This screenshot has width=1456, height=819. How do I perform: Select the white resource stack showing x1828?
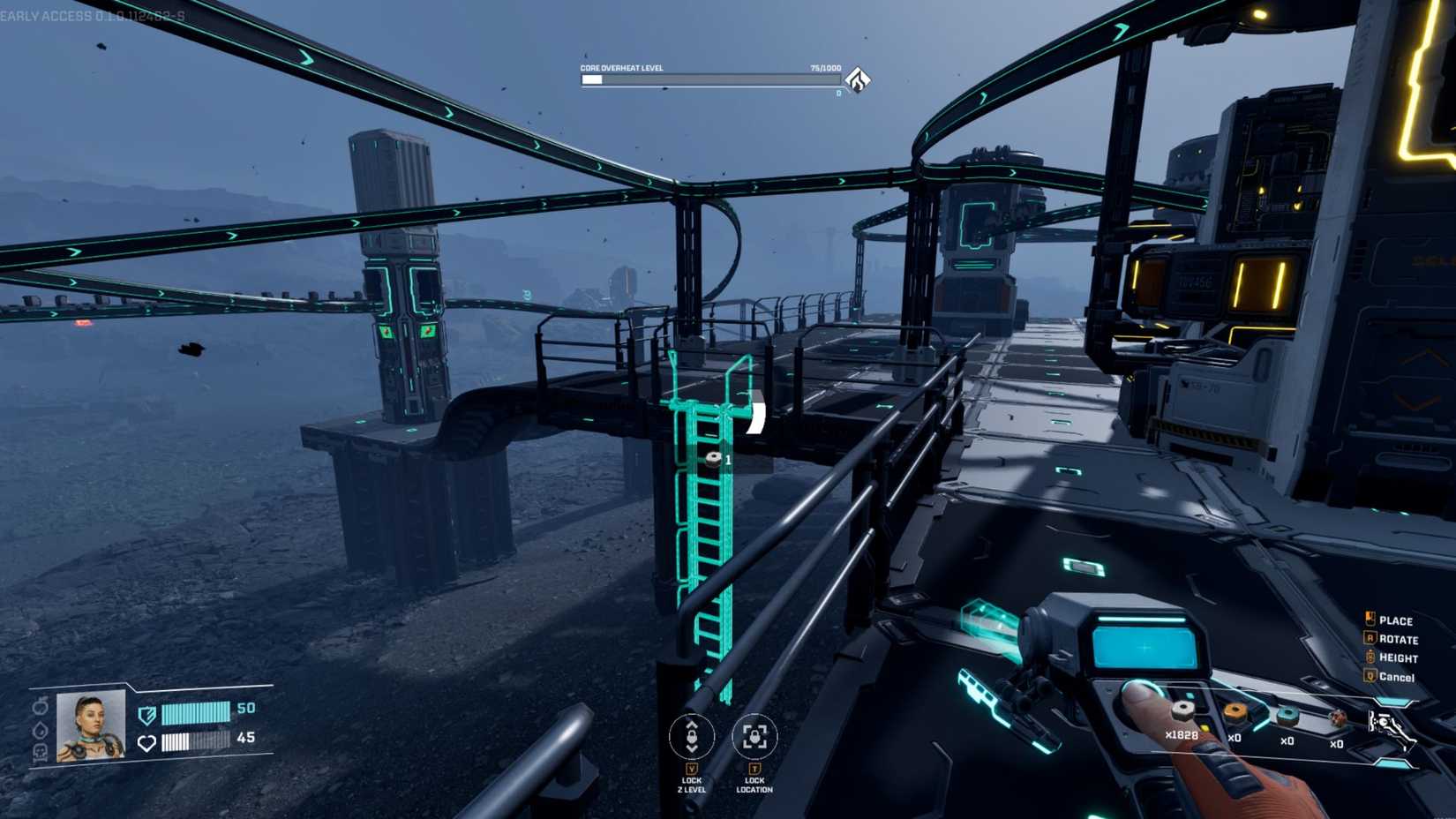pyautogui.click(x=1183, y=712)
